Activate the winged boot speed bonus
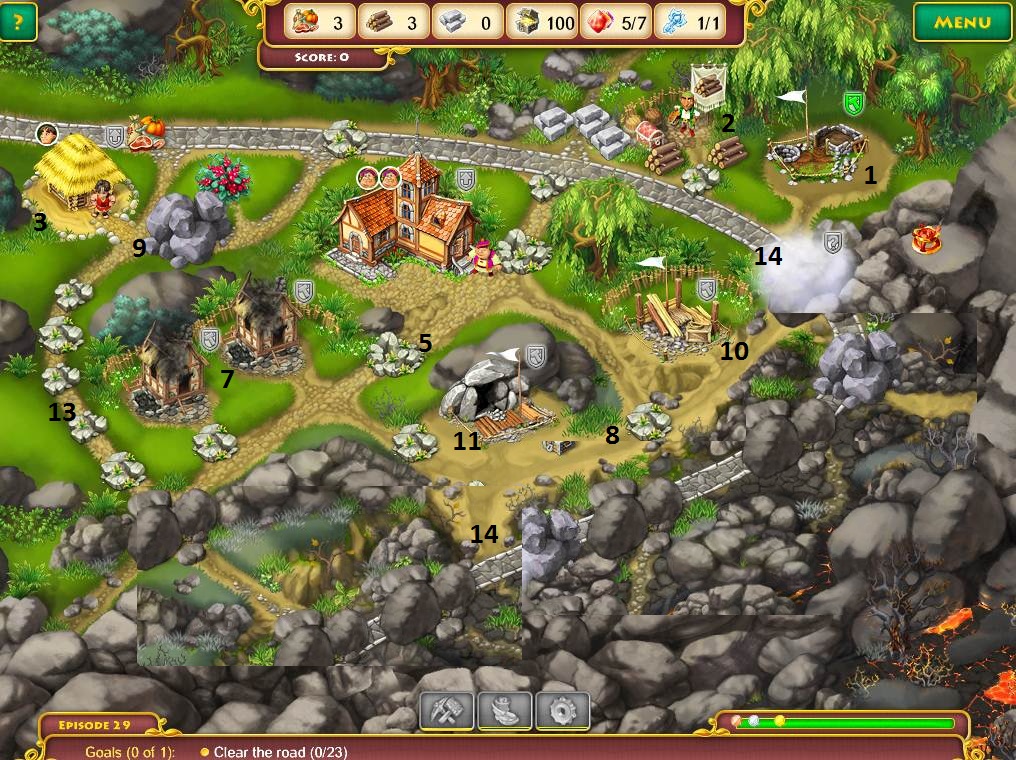The image size is (1016, 760). [504, 710]
